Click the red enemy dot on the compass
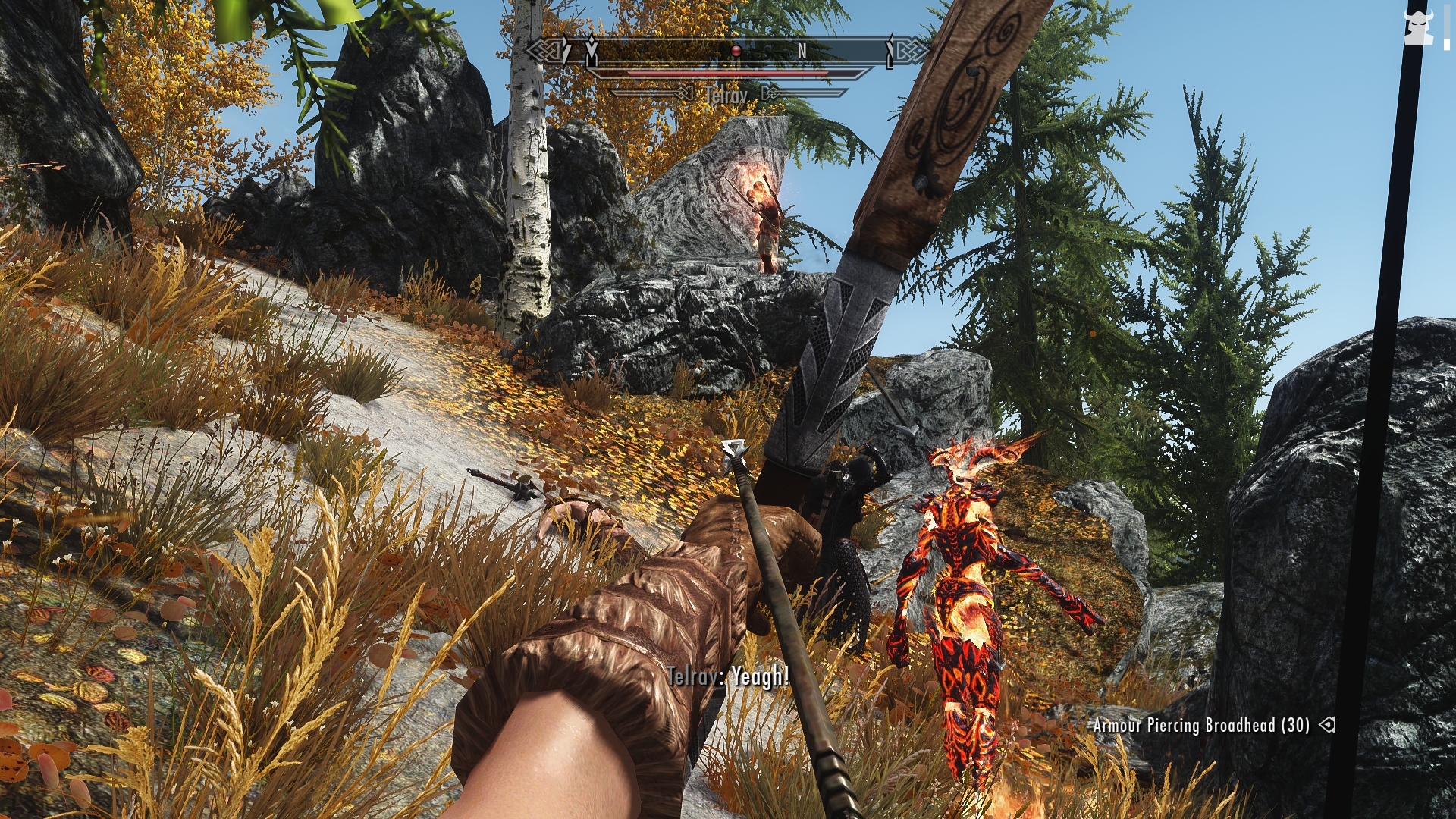The width and height of the screenshot is (1456, 819). pos(735,51)
